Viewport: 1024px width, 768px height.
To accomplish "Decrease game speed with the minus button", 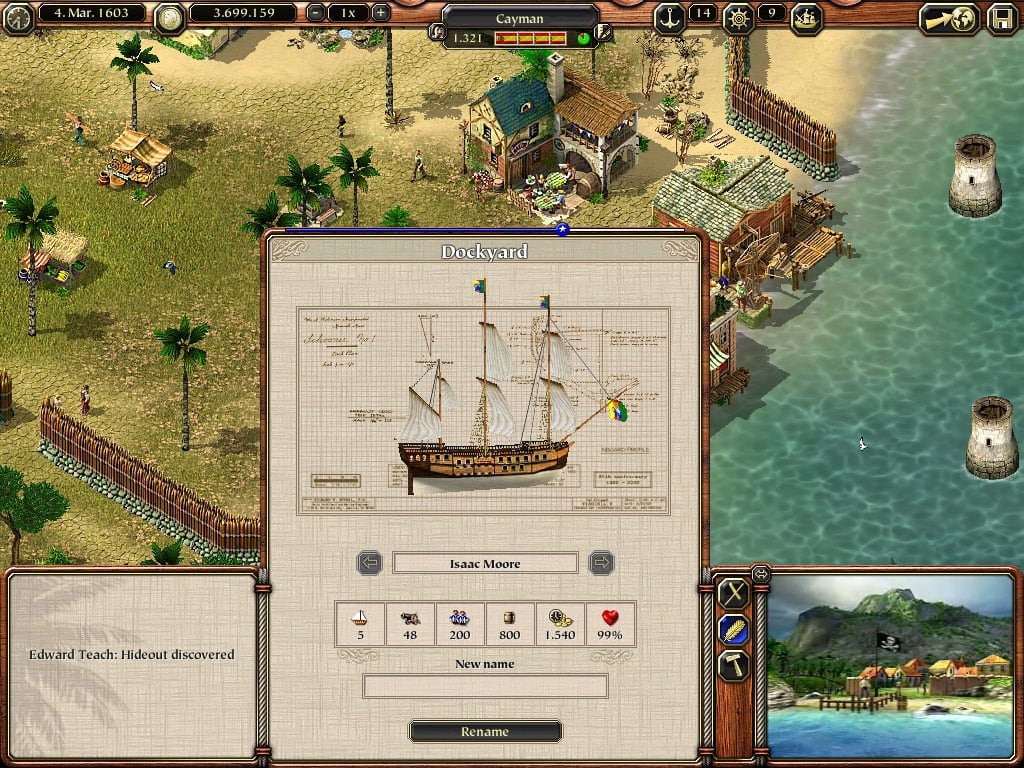I will click(316, 14).
